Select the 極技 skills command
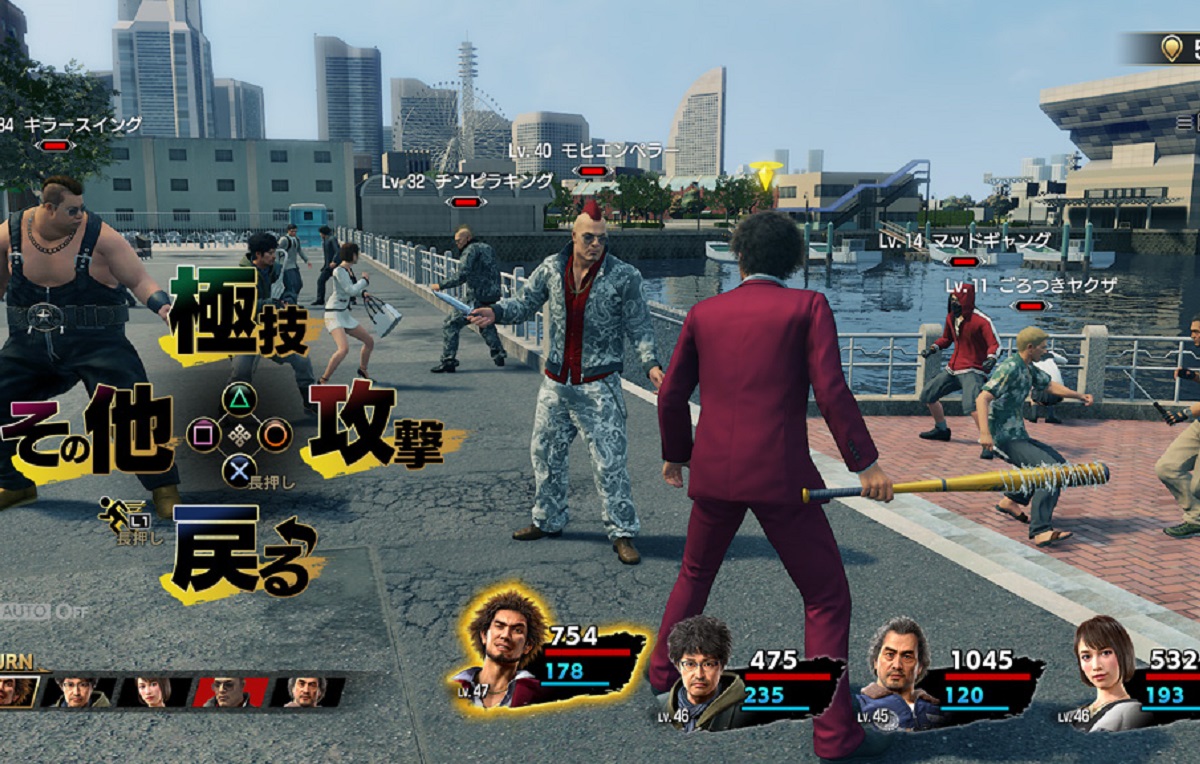The height and width of the screenshot is (764, 1200). click(237, 309)
